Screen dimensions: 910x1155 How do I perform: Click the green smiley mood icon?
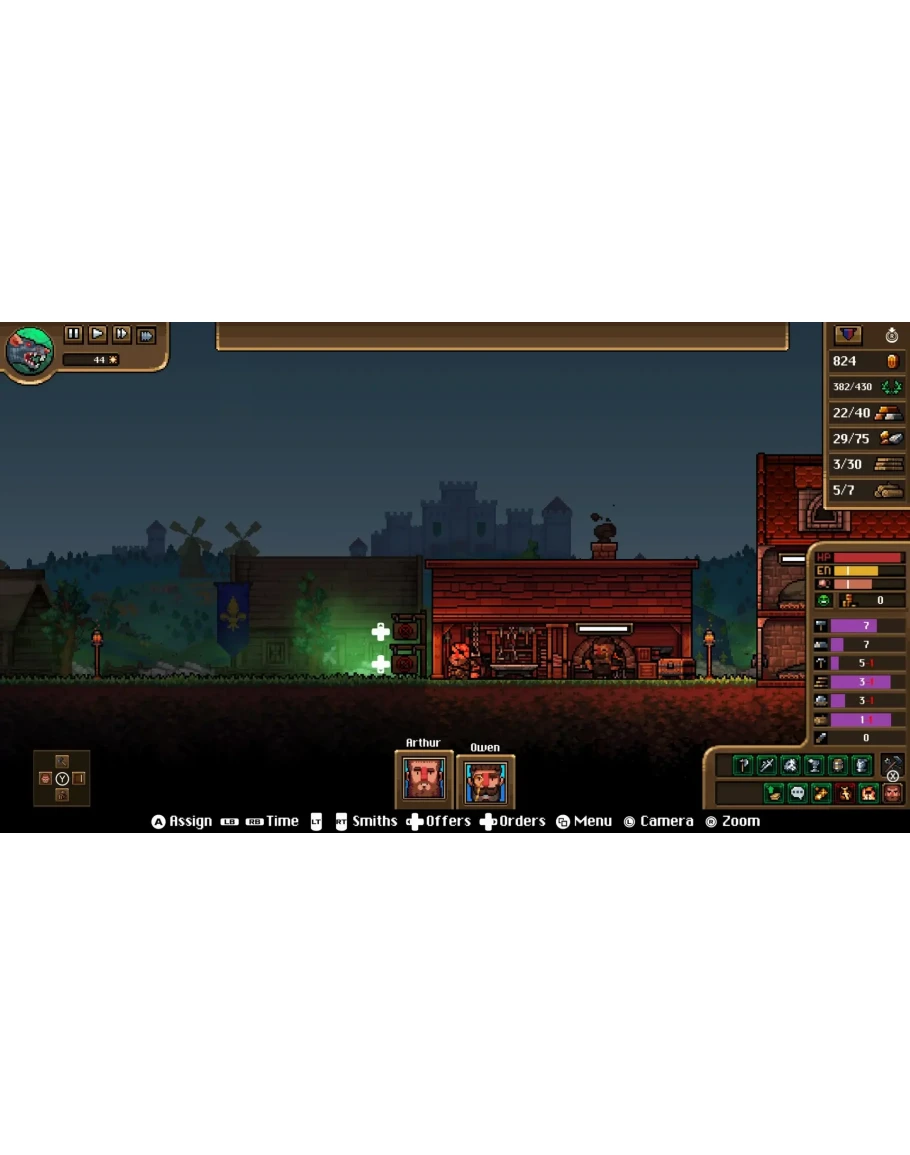(823, 601)
